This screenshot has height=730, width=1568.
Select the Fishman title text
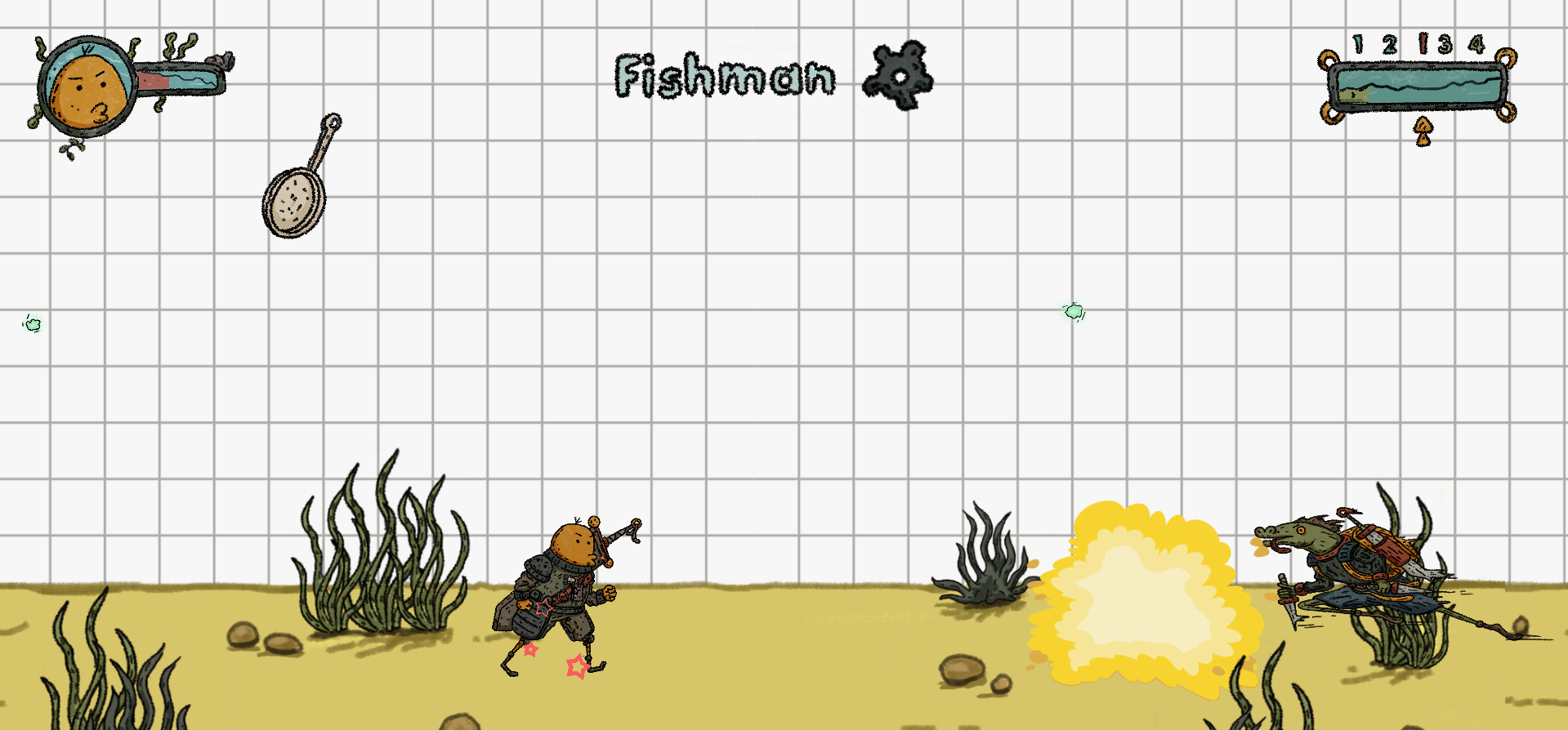pyautogui.click(x=725, y=77)
